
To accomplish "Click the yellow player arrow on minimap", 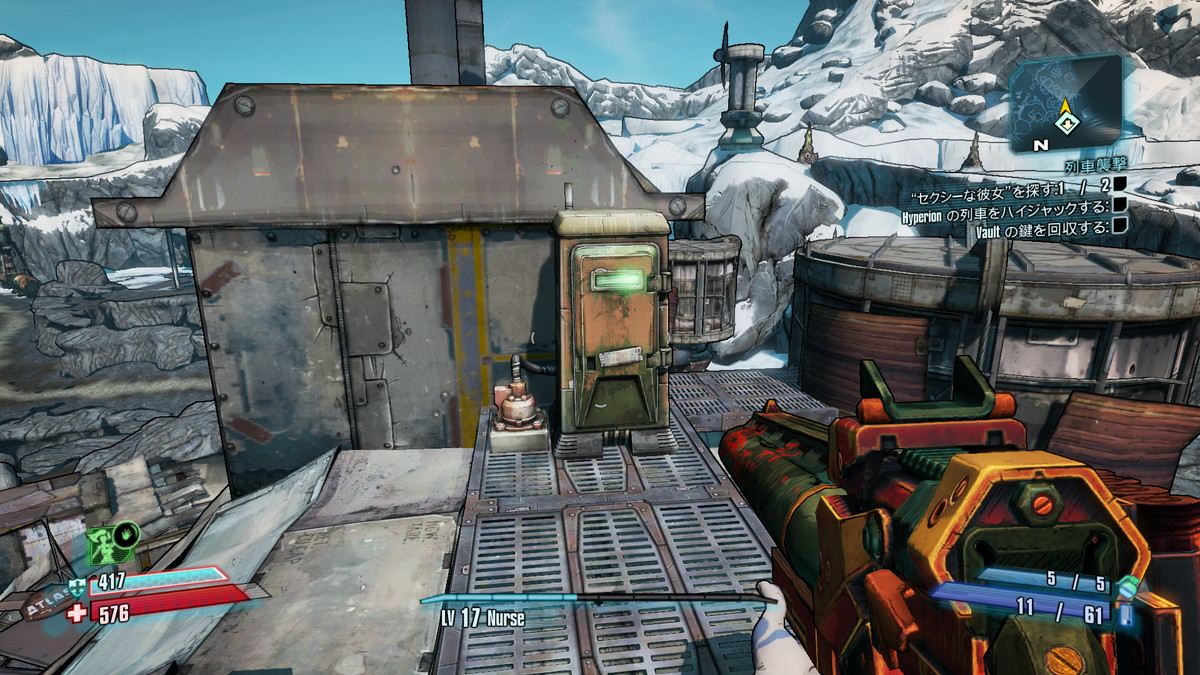I will coord(1068,106).
